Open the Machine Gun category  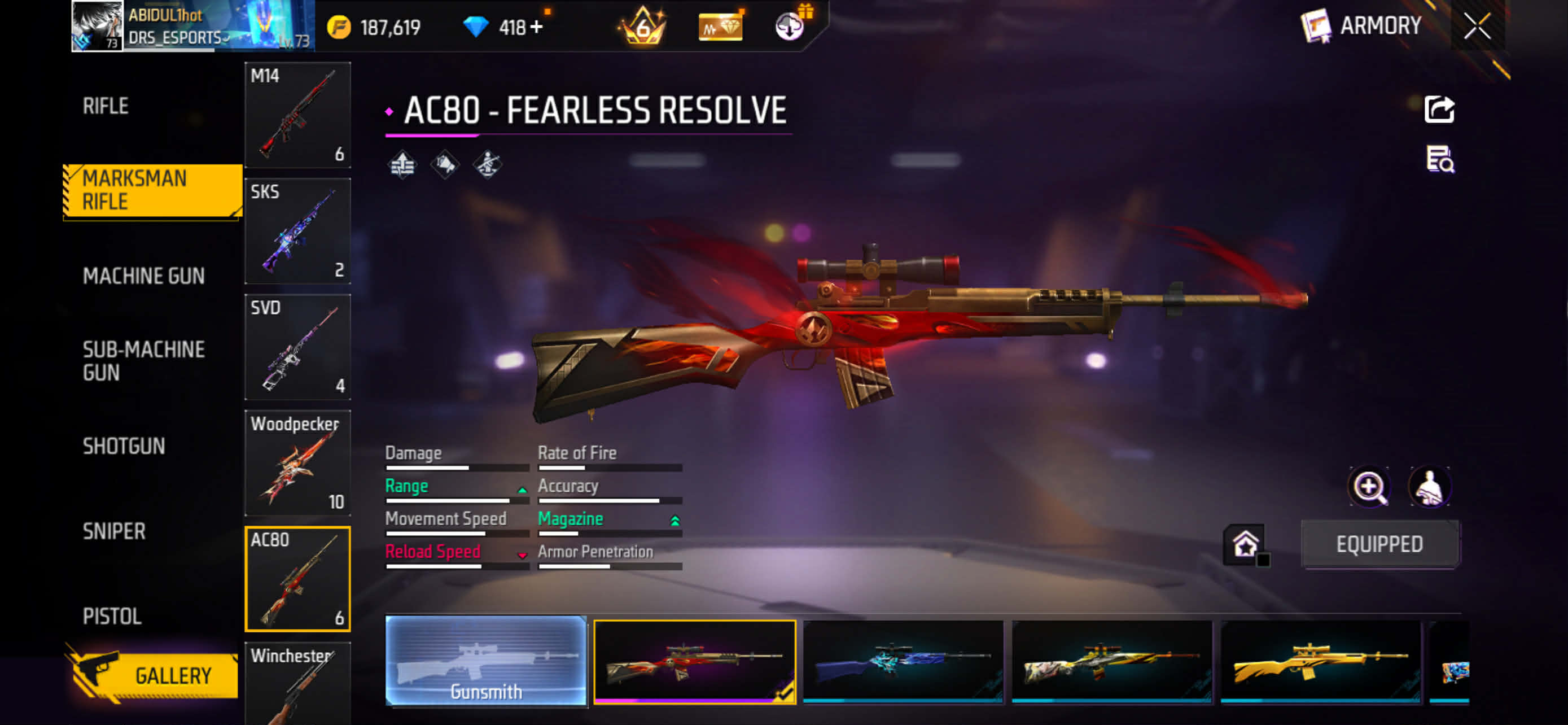[143, 276]
